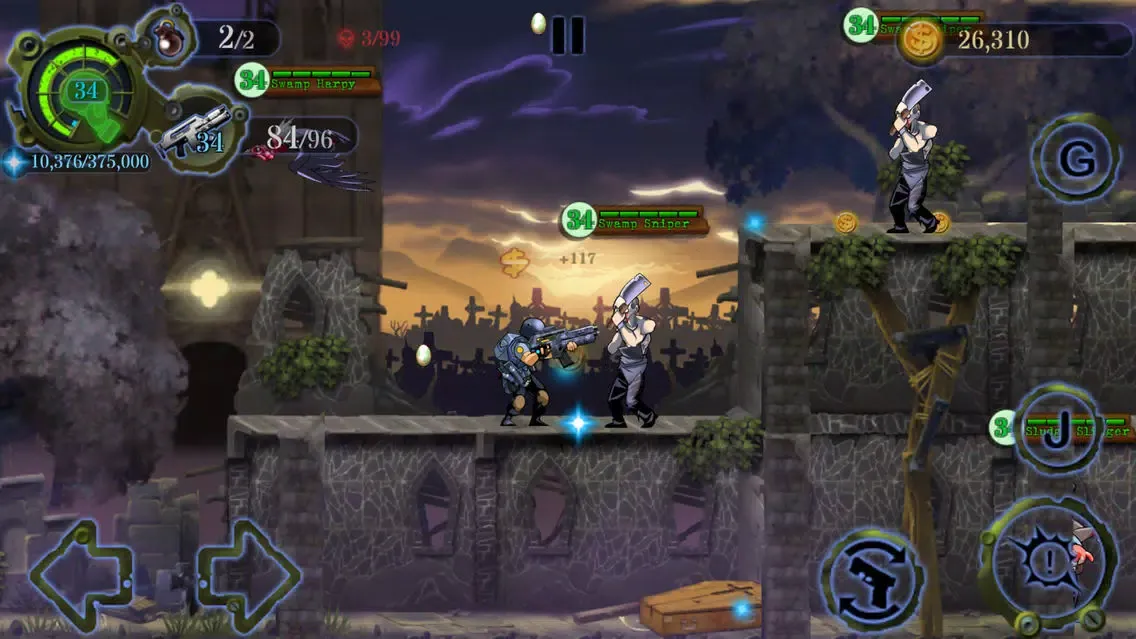Tap the gold coin currency icon
The height and width of the screenshot is (639, 1136).
tap(920, 41)
